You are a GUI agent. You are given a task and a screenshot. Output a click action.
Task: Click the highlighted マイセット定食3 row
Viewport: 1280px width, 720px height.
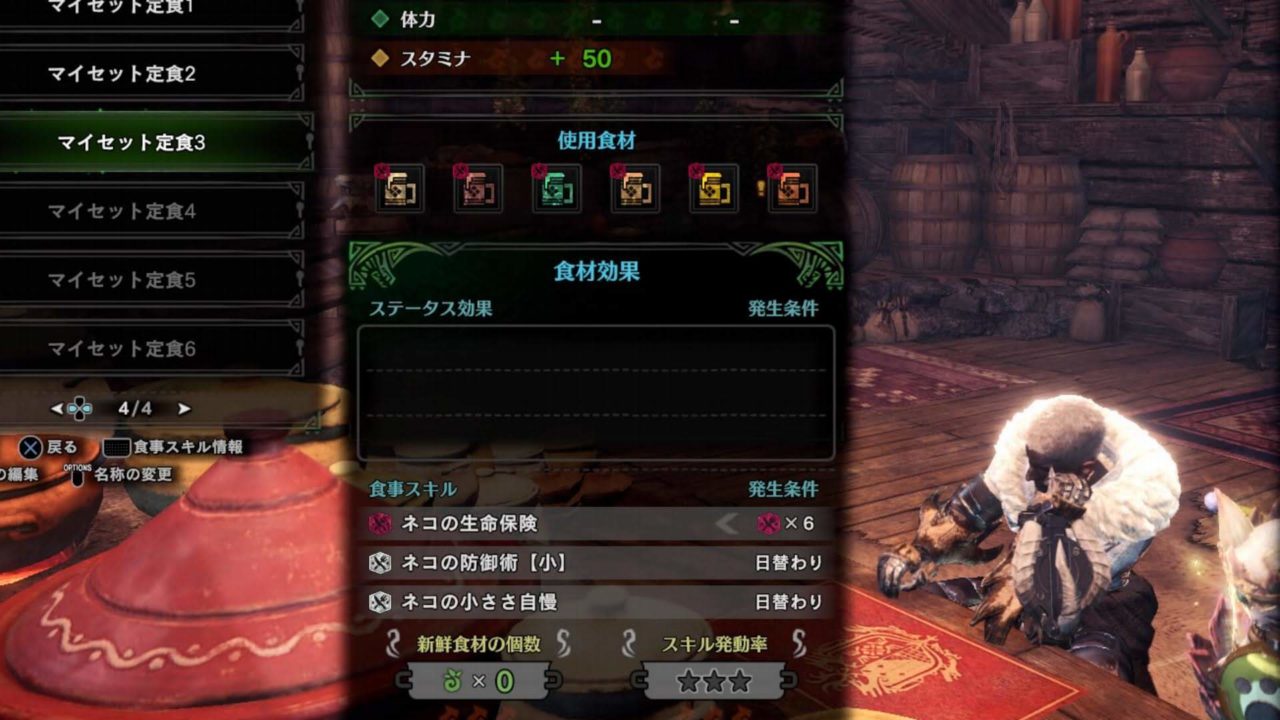click(131, 143)
